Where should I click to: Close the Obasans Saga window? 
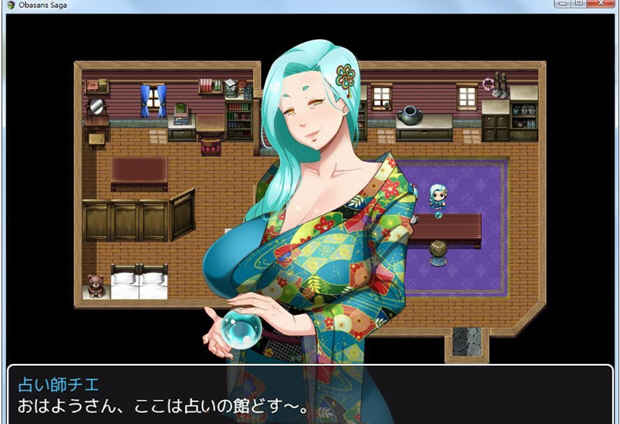point(599,5)
